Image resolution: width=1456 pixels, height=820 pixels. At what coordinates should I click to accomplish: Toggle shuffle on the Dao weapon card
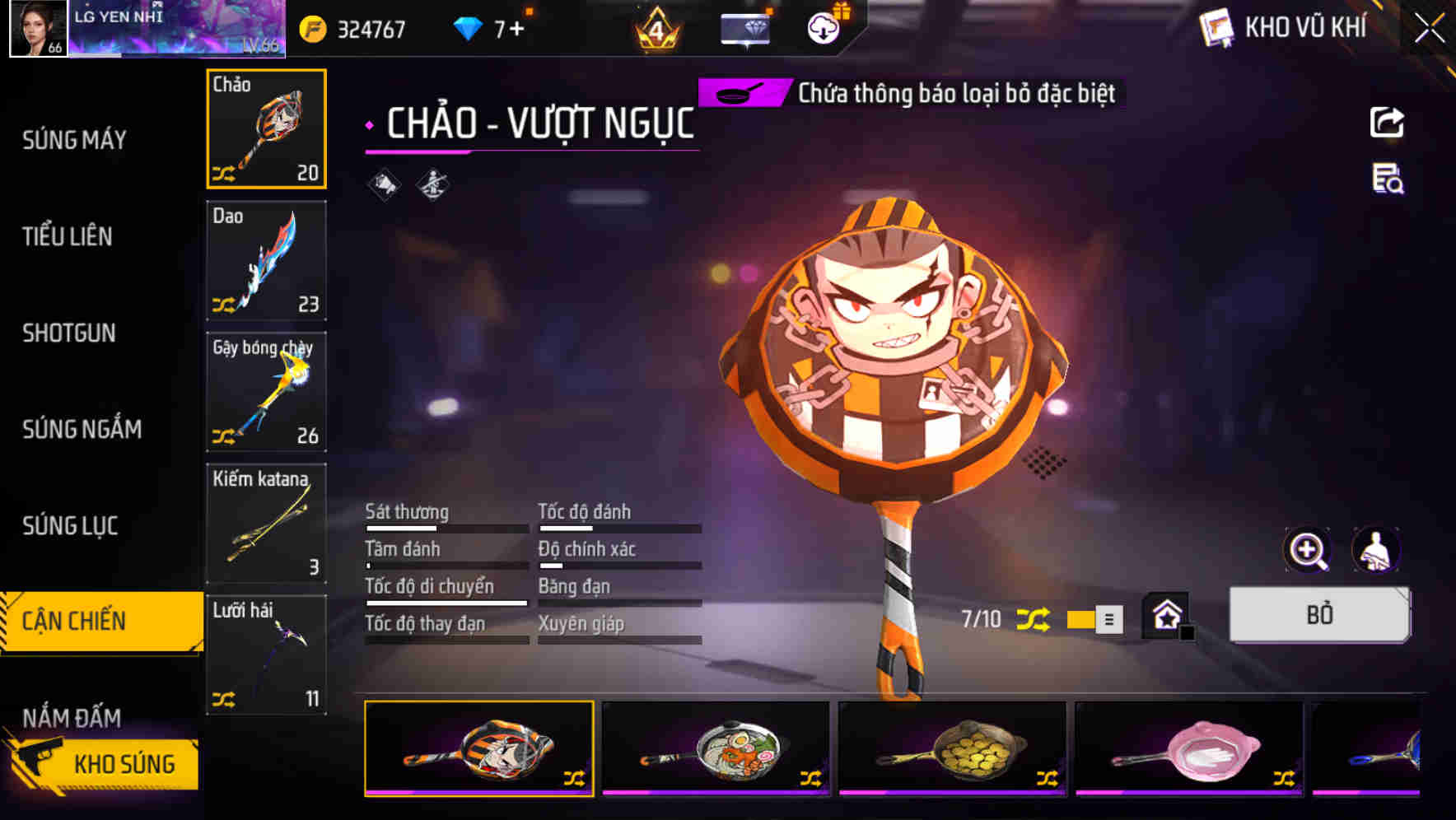coord(224,302)
